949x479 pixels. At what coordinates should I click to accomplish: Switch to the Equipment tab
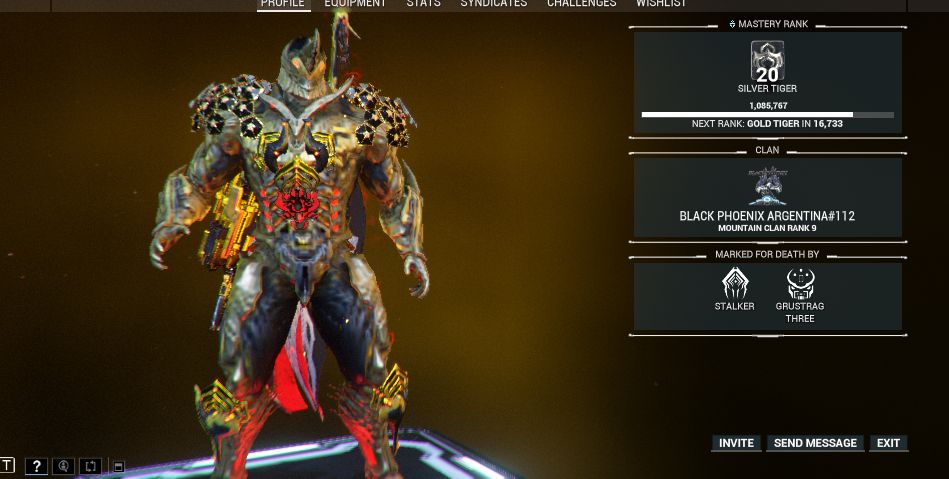click(x=355, y=4)
